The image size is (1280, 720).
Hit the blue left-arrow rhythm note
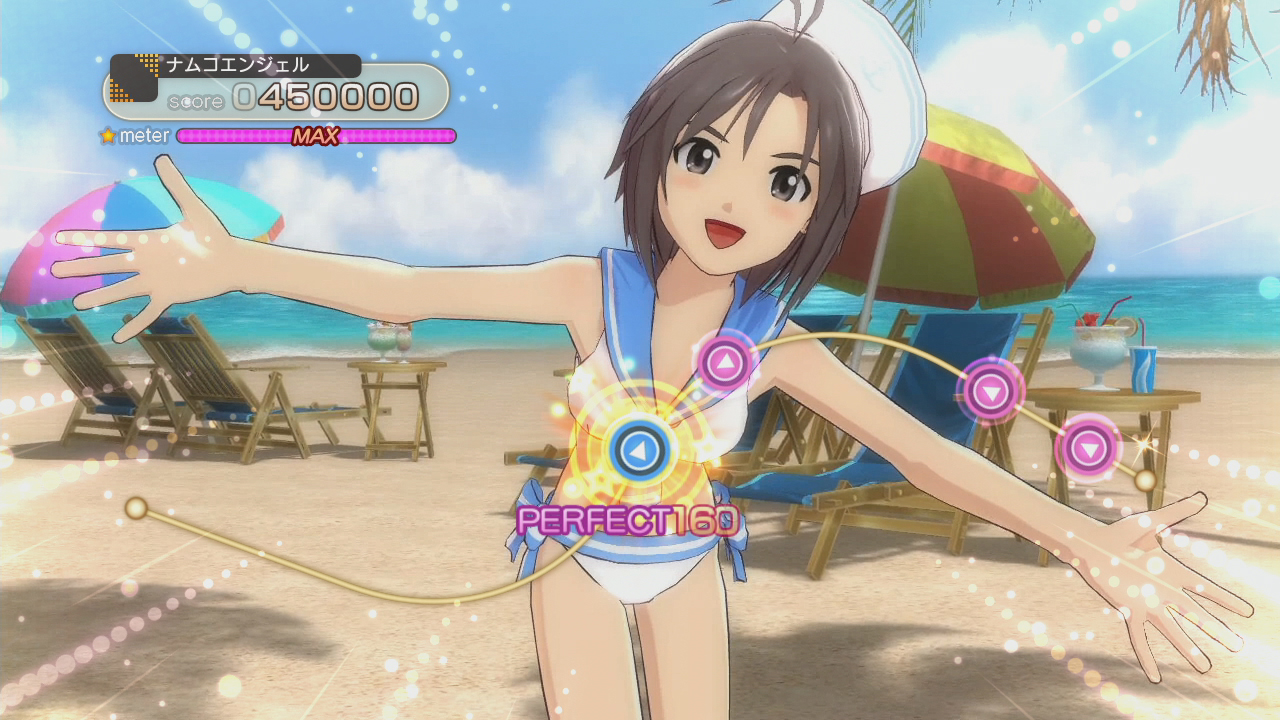[634, 452]
